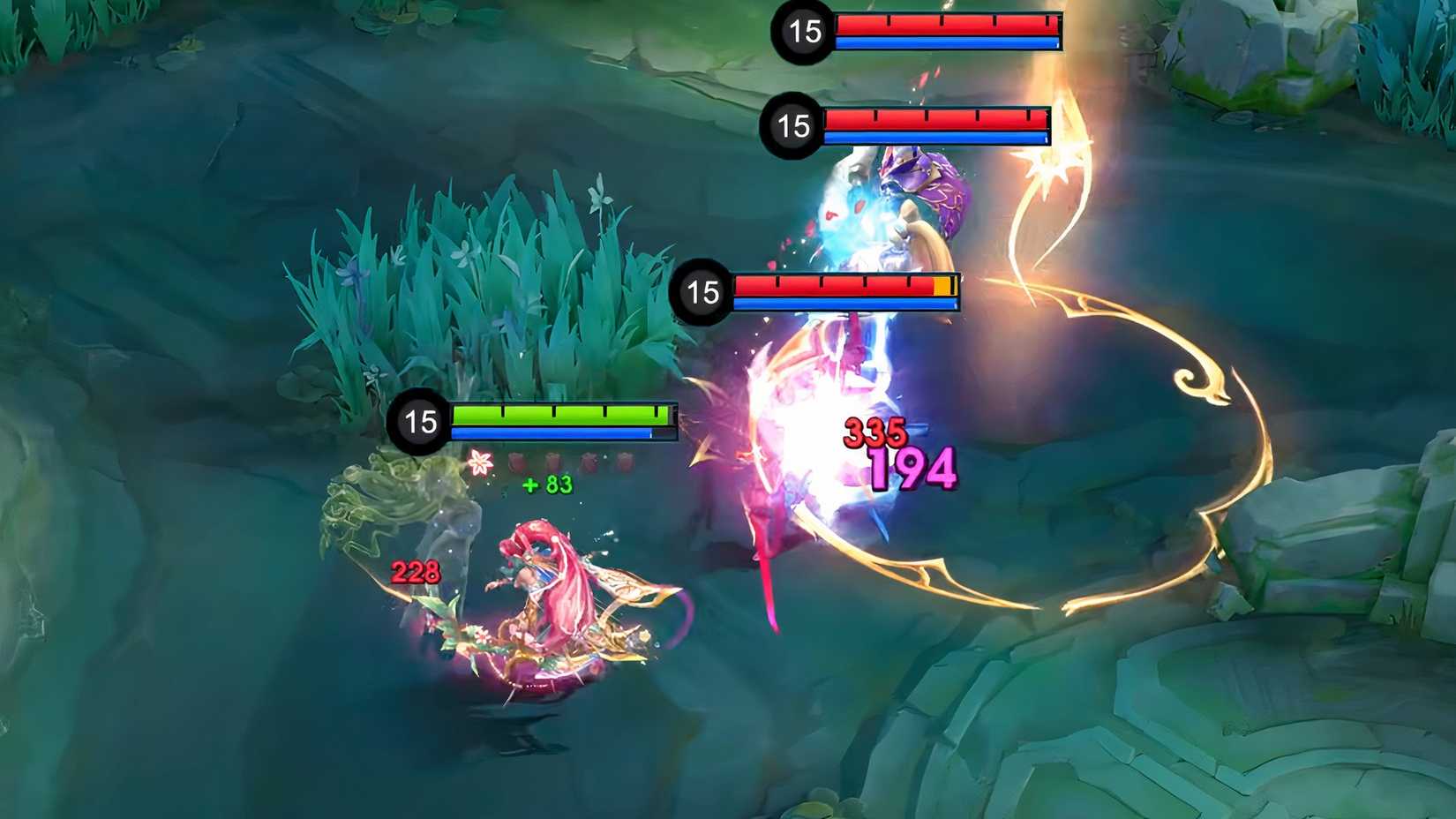Screen dimensions: 1456x819
Task: Click the flower buff icon under ally health bar
Action: click(481, 462)
